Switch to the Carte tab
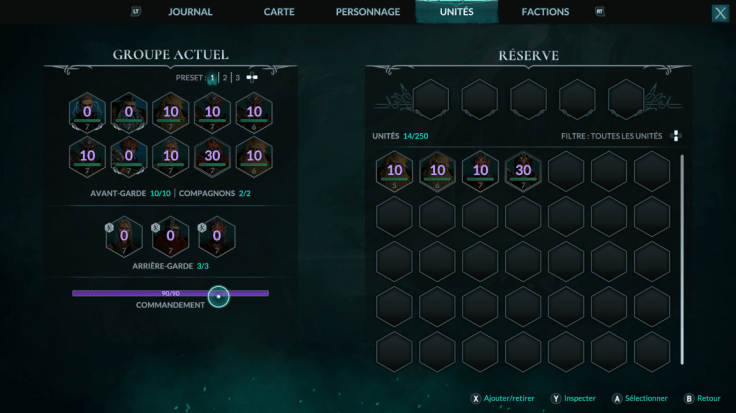Viewport: 736px width, 413px height. [279, 12]
